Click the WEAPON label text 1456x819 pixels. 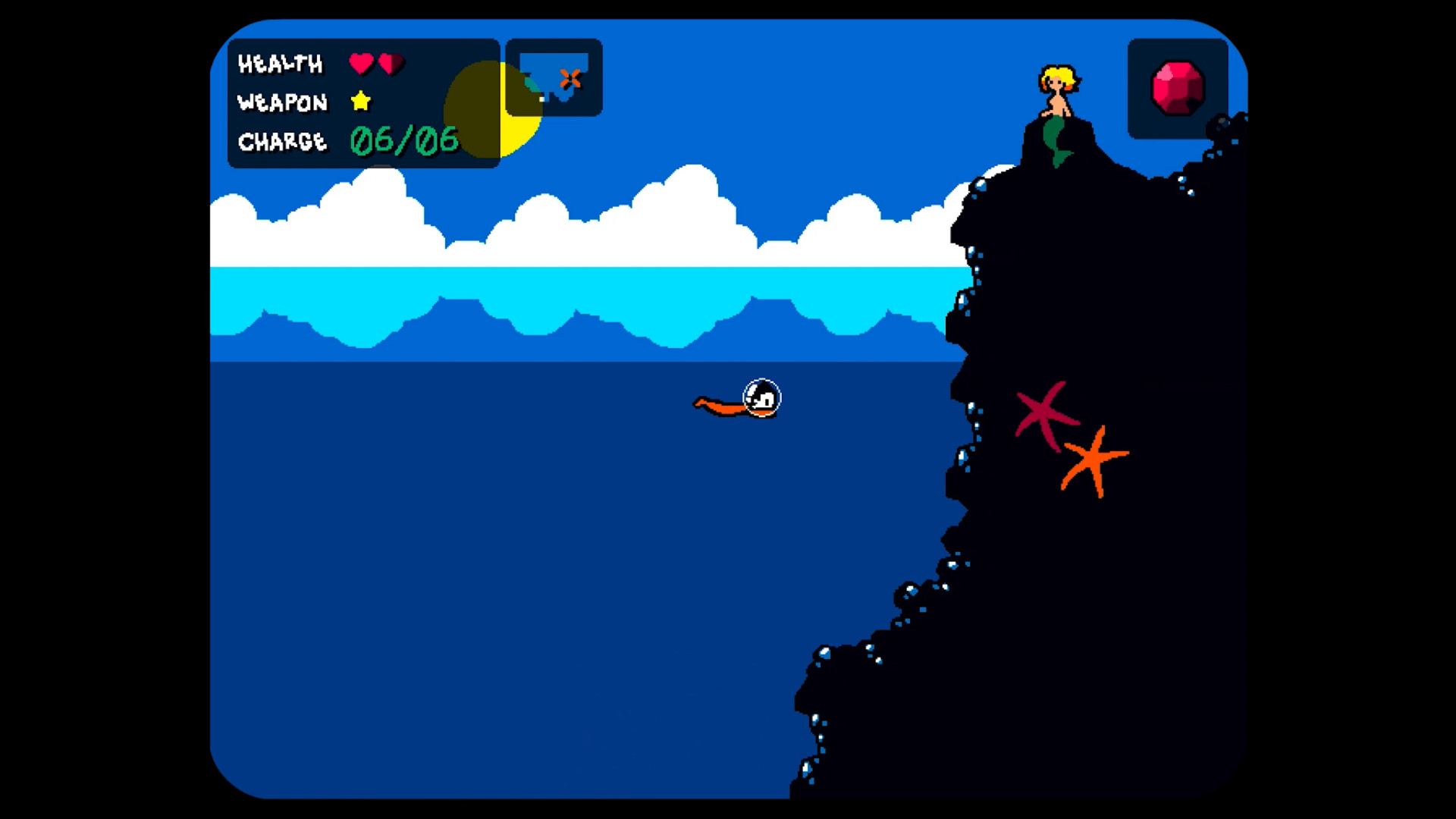(x=282, y=102)
